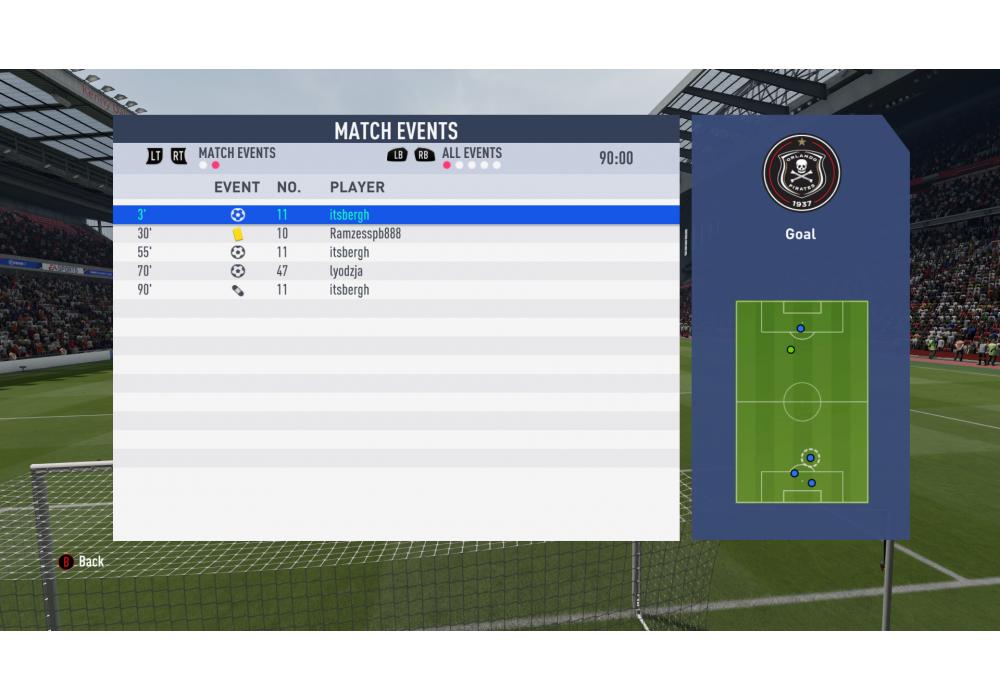Switch to the Match Events tab
Image resolution: width=1000 pixels, height=700 pixels.
point(236,154)
